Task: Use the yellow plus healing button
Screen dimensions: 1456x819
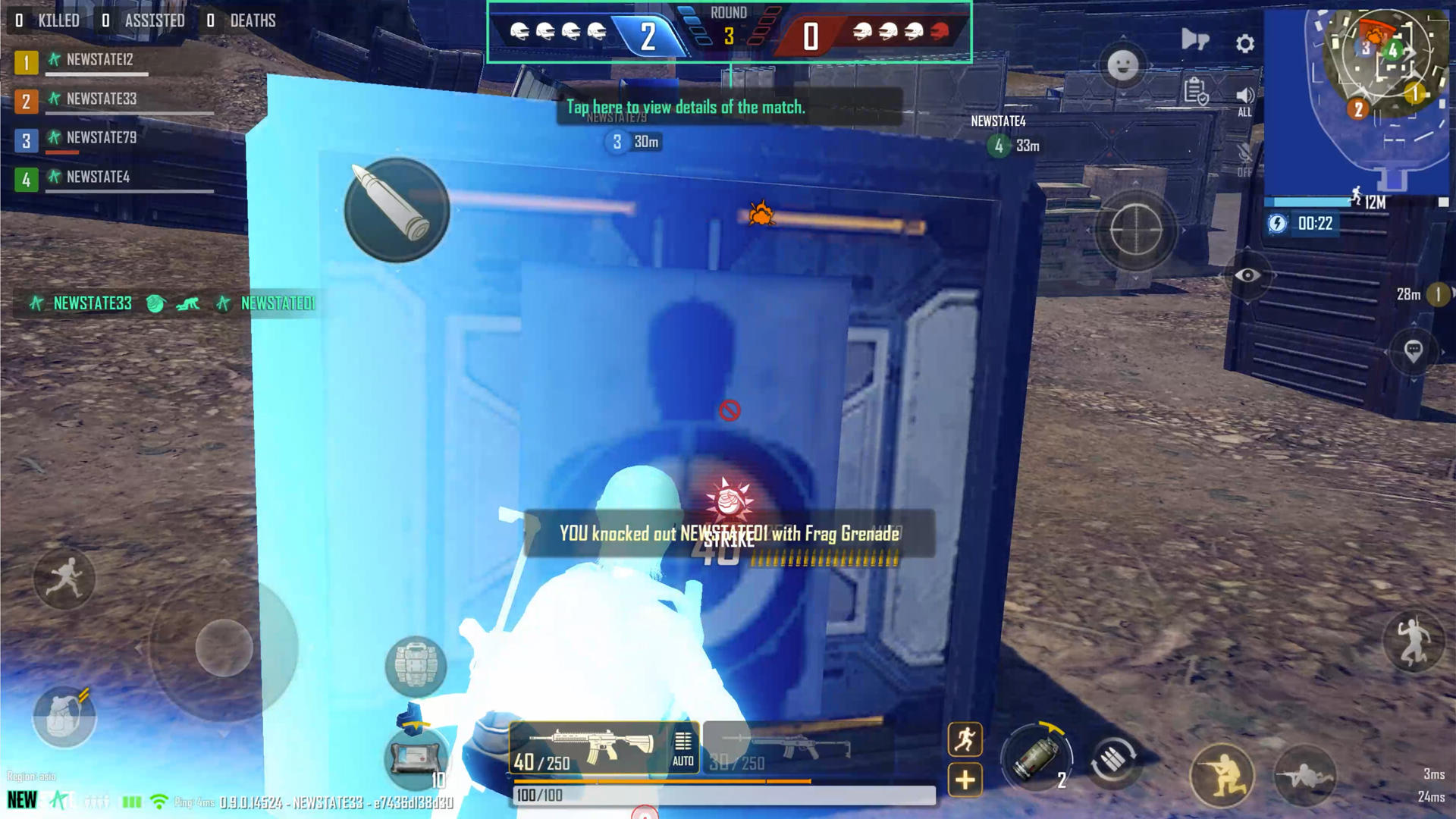Action: pyautogui.click(x=965, y=780)
